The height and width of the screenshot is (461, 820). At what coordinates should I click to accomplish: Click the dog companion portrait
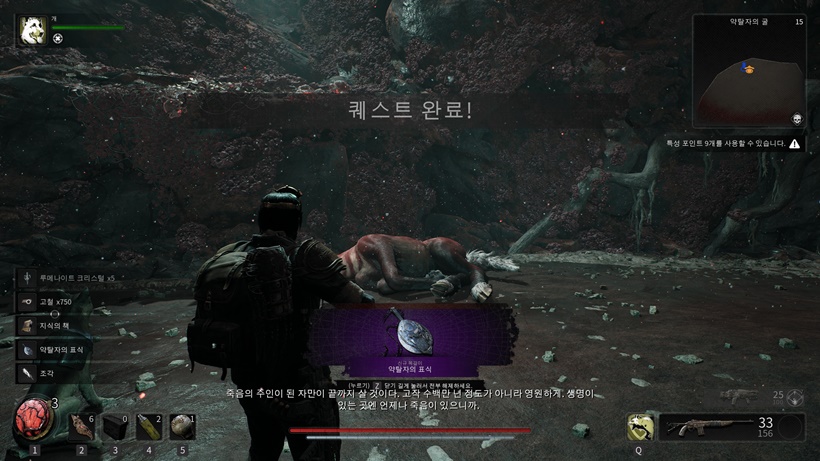tap(30, 30)
